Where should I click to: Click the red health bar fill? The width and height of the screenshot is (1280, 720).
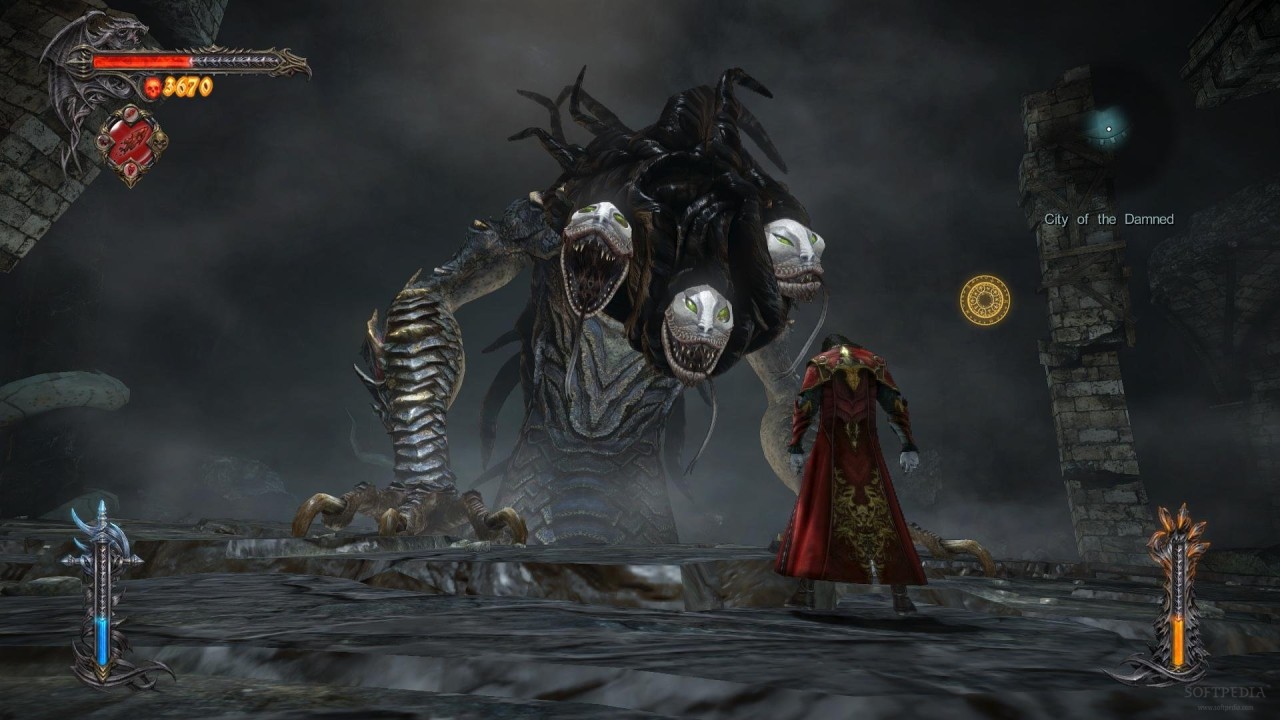(140, 61)
